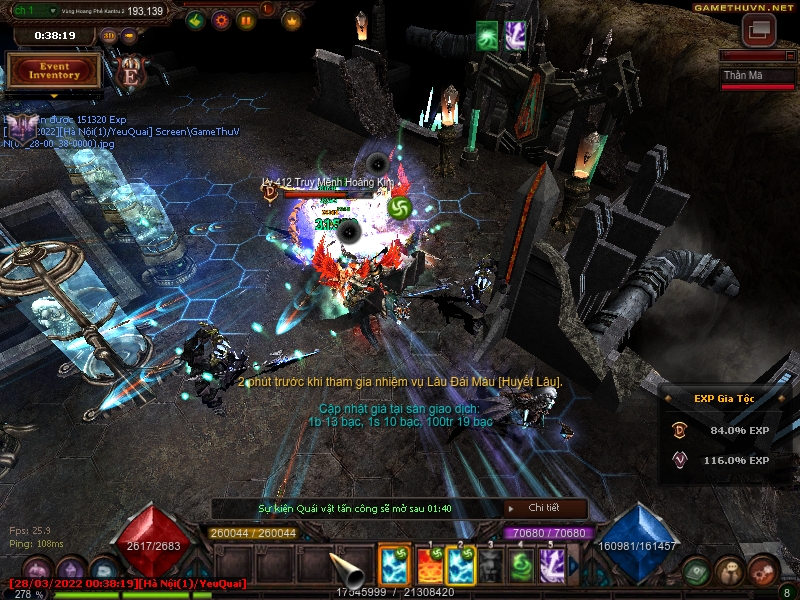Open the green book menu icon
Viewport: 800px width, 600px height.
point(697,570)
